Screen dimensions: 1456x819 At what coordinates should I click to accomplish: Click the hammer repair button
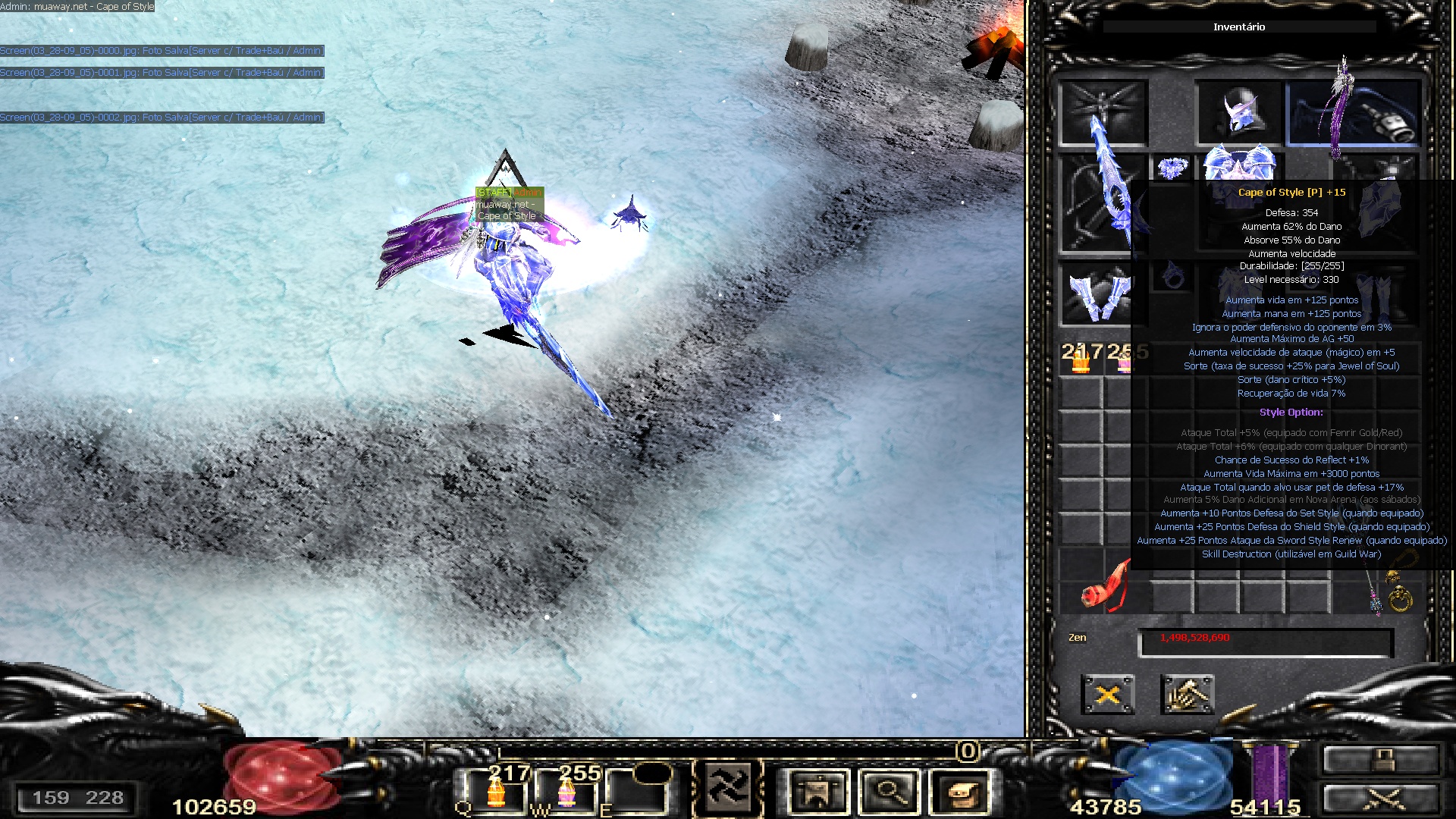pyautogui.click(x=1187, y=694)
